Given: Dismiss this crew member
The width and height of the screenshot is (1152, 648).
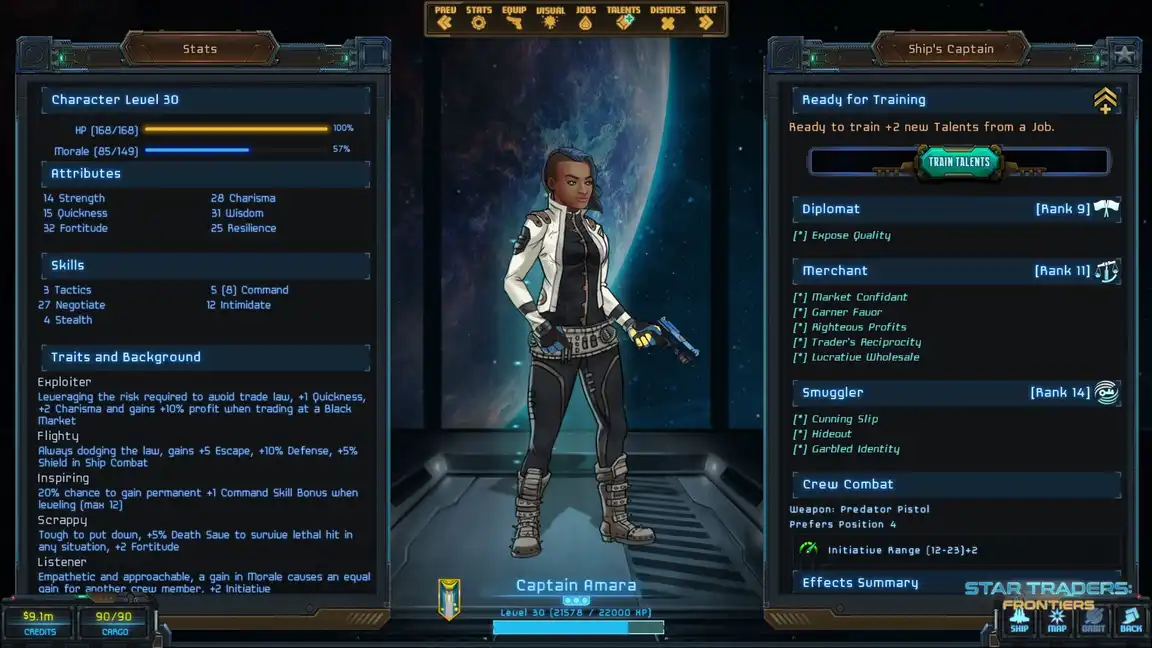Looking at the screenshot, I should pyautogui.click(x=667, y=18).
